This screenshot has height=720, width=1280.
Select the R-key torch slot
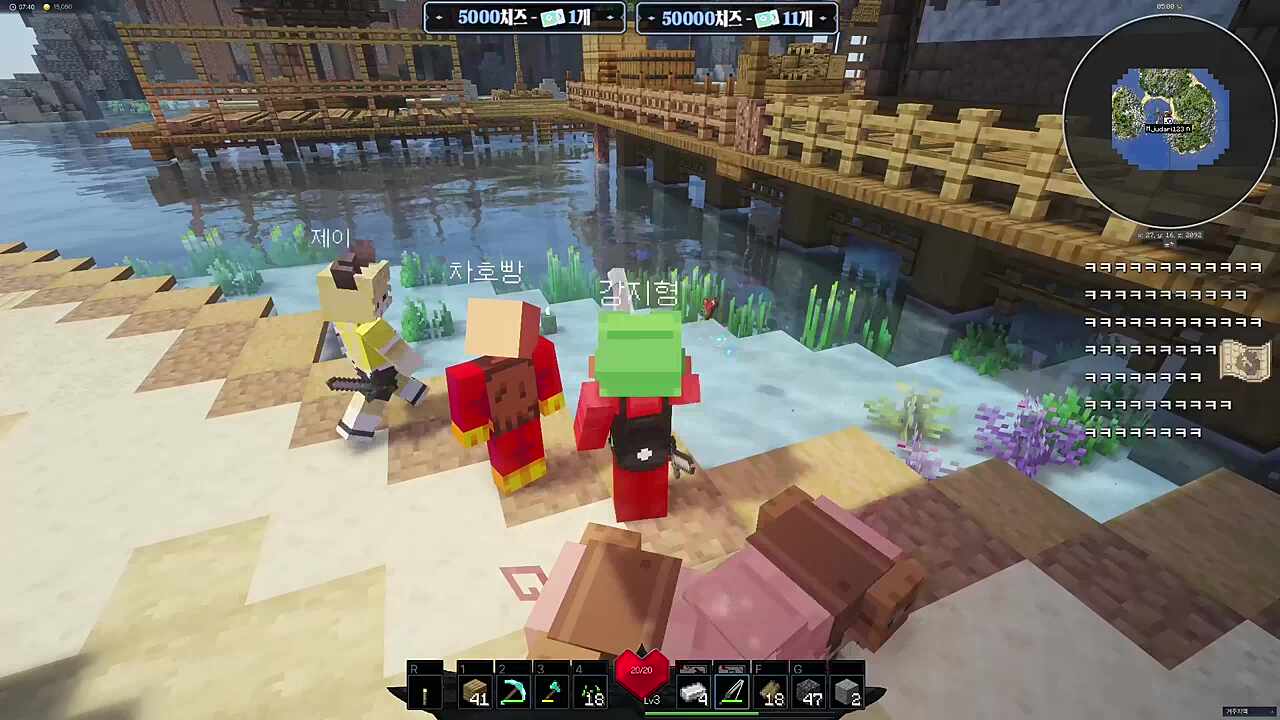point(425,692)
